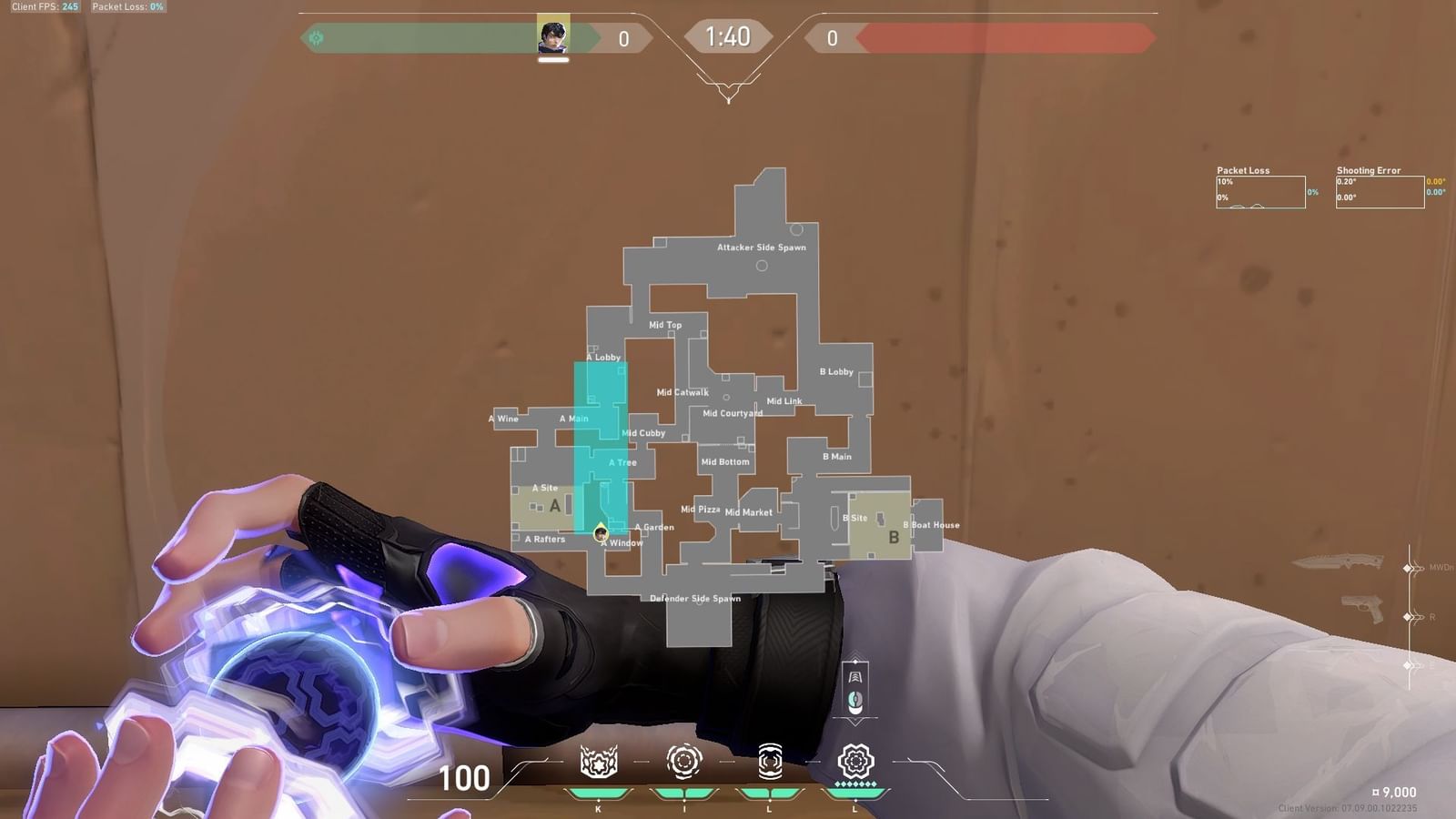The height and width of the screenshot is (819, 1456).
Task: Click the round timer showing 1:40
Action: (728, 38)
